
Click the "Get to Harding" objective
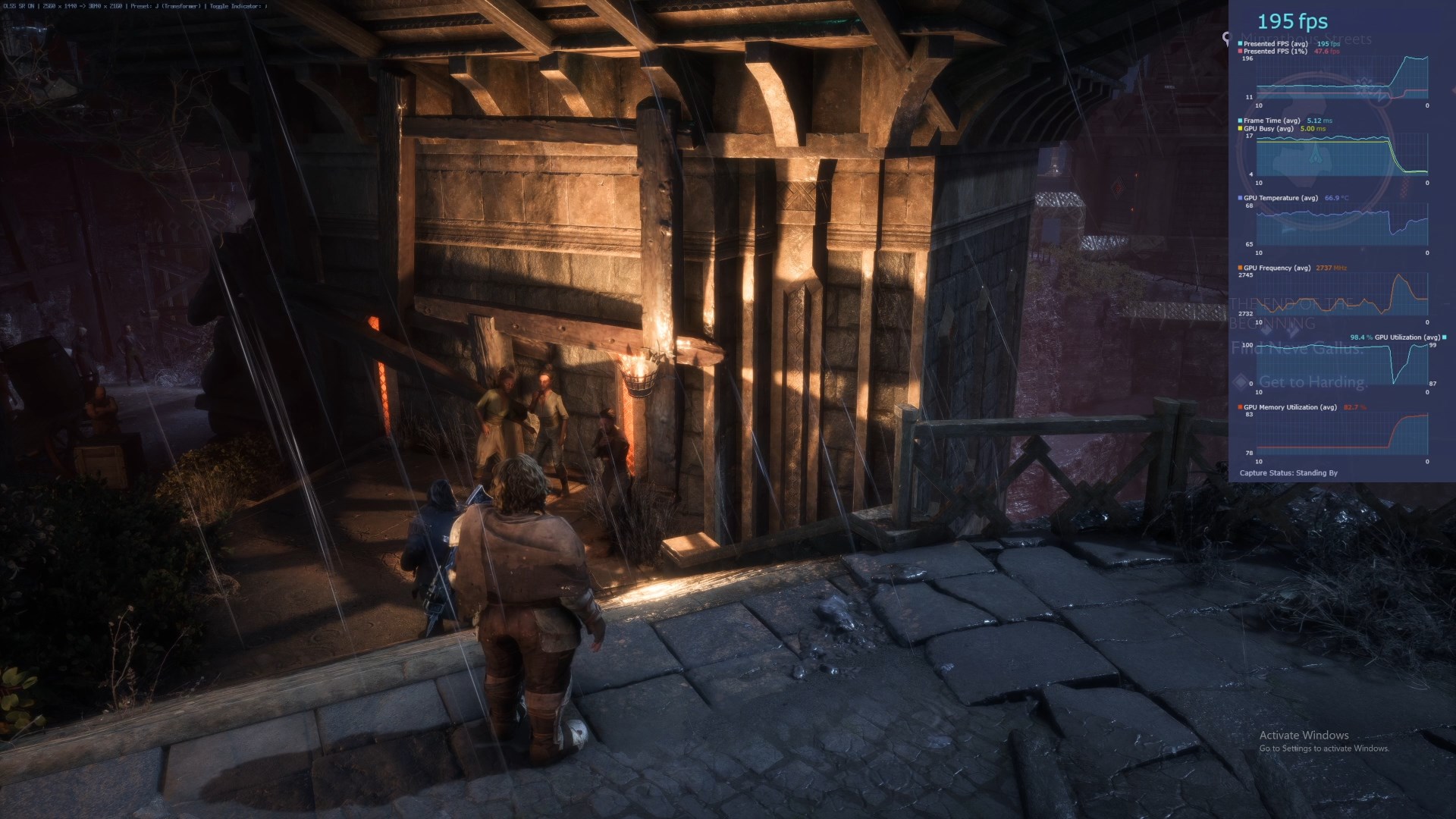point(1312,382)
